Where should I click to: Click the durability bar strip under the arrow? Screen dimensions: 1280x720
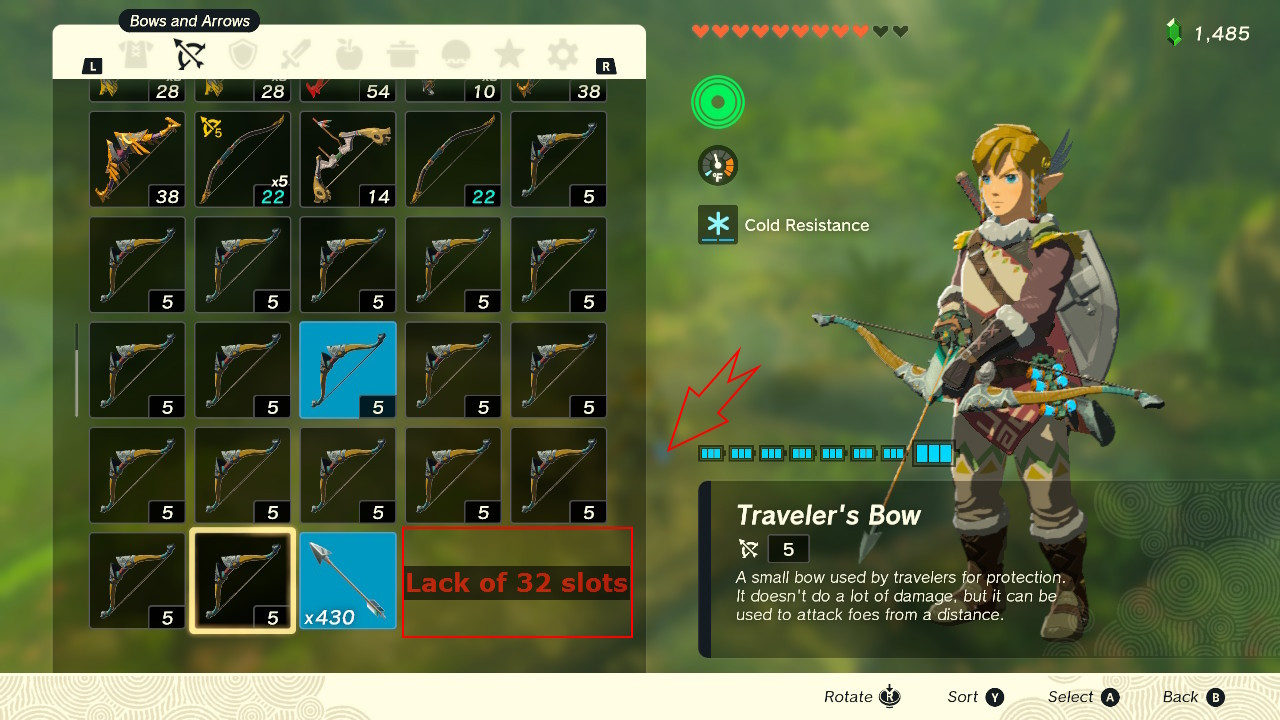[x=820, y=452]
